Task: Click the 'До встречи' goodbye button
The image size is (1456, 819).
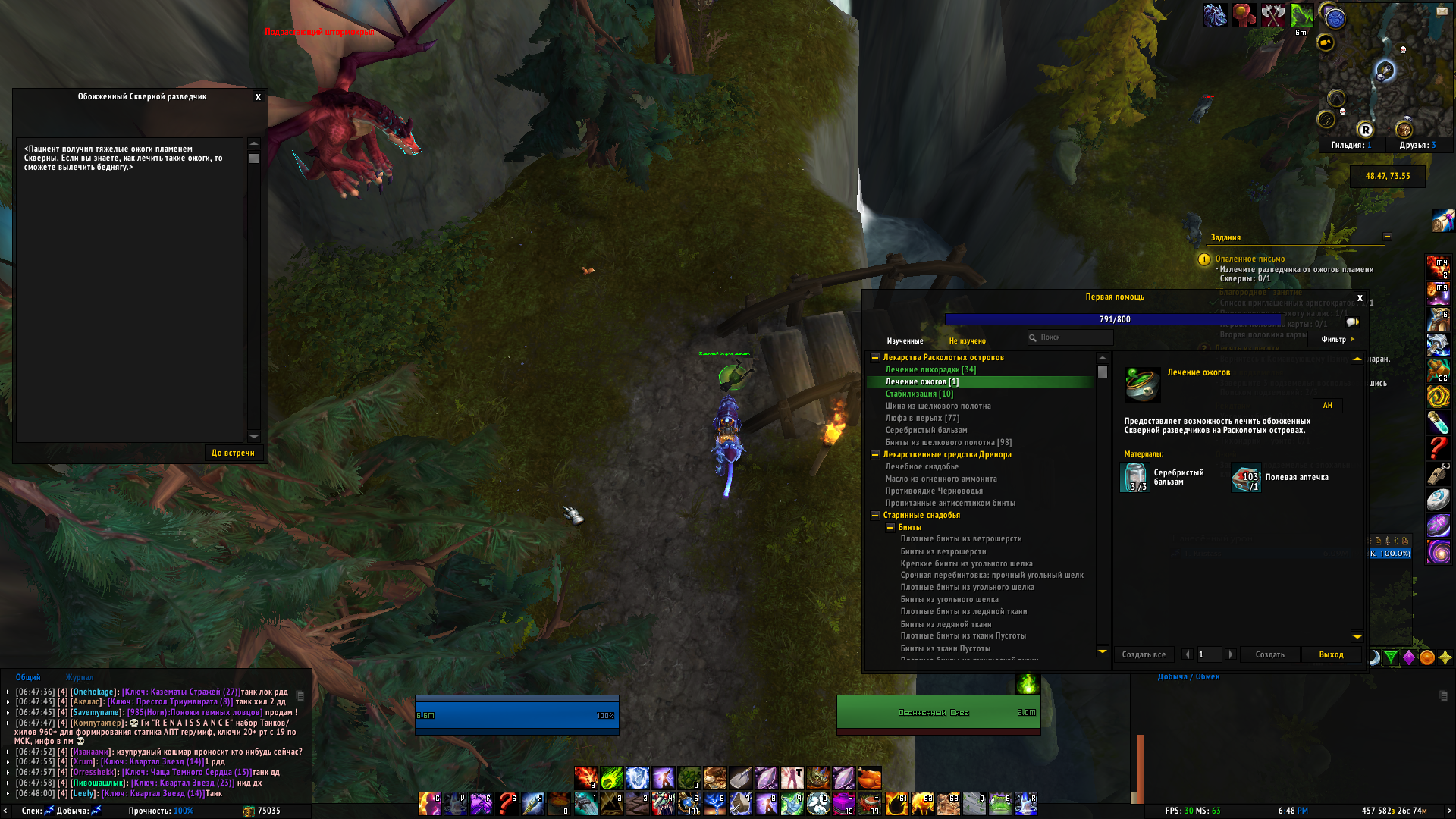Action: (x=233, y=453)
